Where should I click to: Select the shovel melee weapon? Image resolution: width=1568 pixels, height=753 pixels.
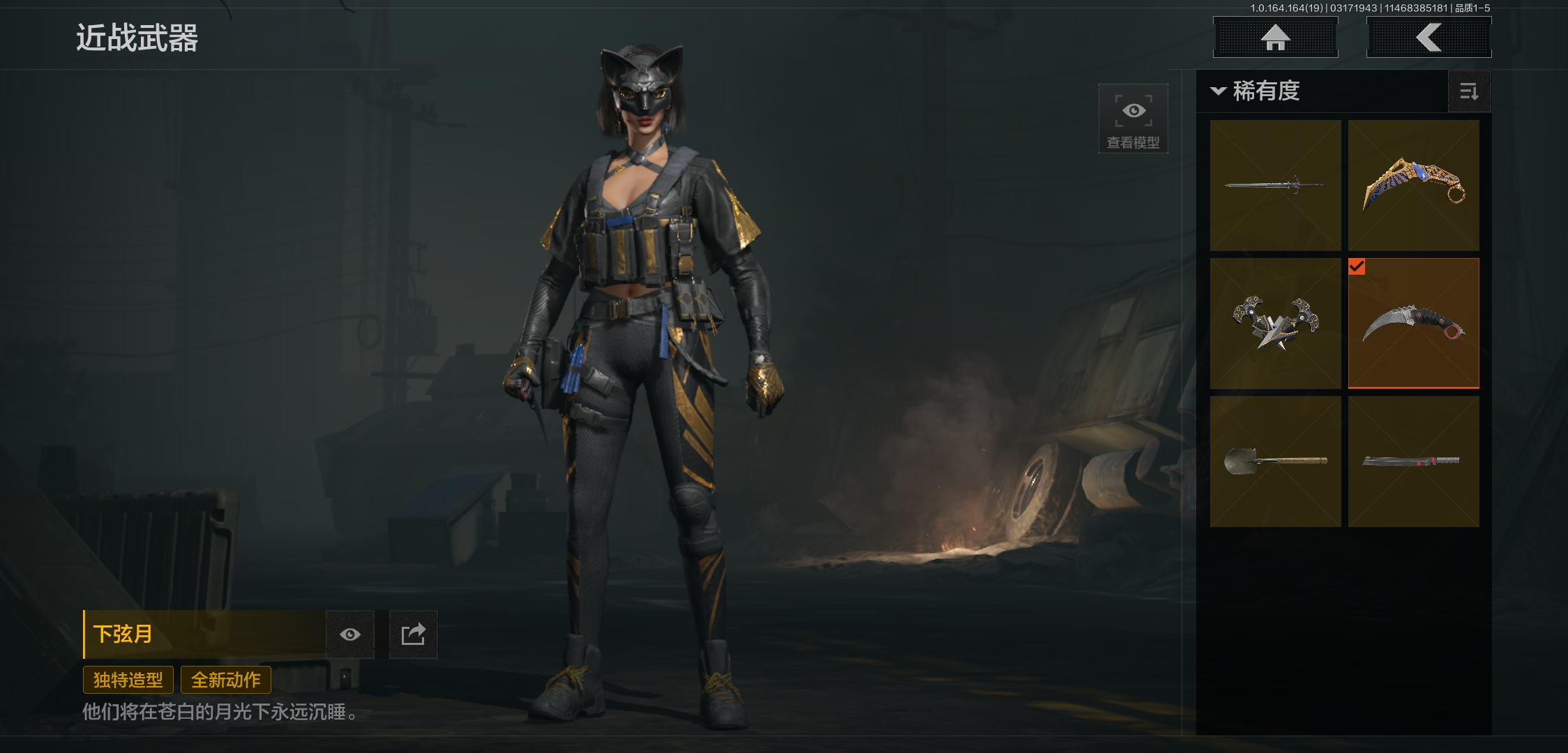pyautogui.click(x=1275, y=462)
